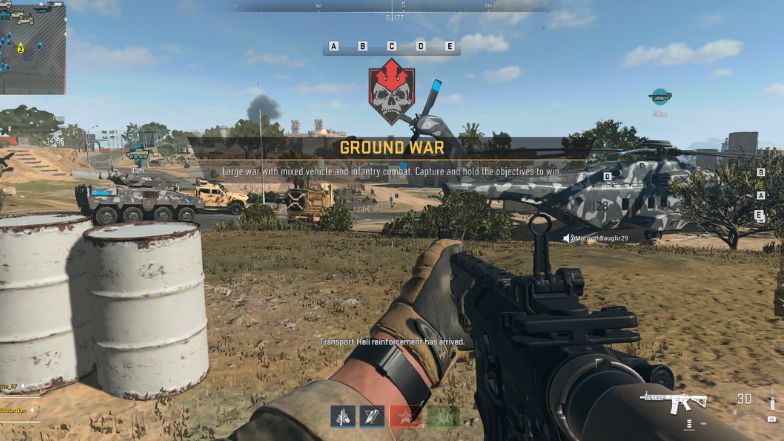
Task: Click the first killstreak slot icon
Action: 343,417
